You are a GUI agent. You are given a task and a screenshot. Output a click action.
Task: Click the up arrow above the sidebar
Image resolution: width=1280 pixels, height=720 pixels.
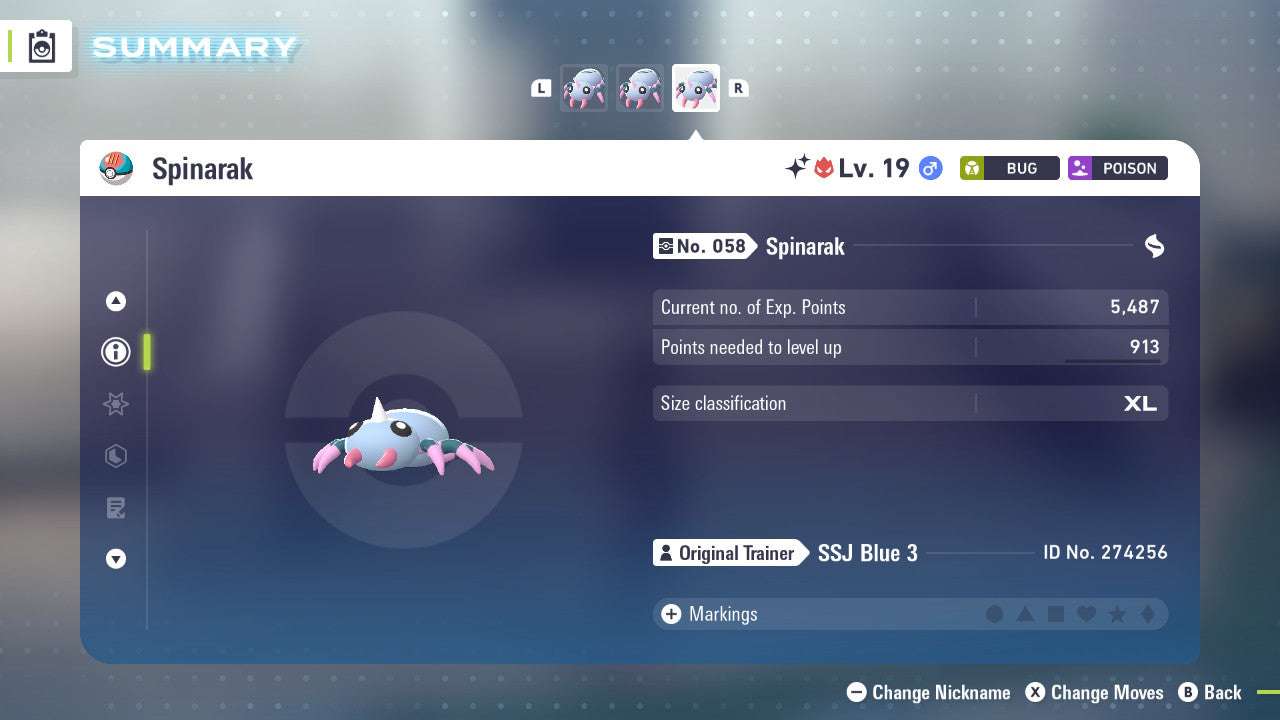click(116, 301)
